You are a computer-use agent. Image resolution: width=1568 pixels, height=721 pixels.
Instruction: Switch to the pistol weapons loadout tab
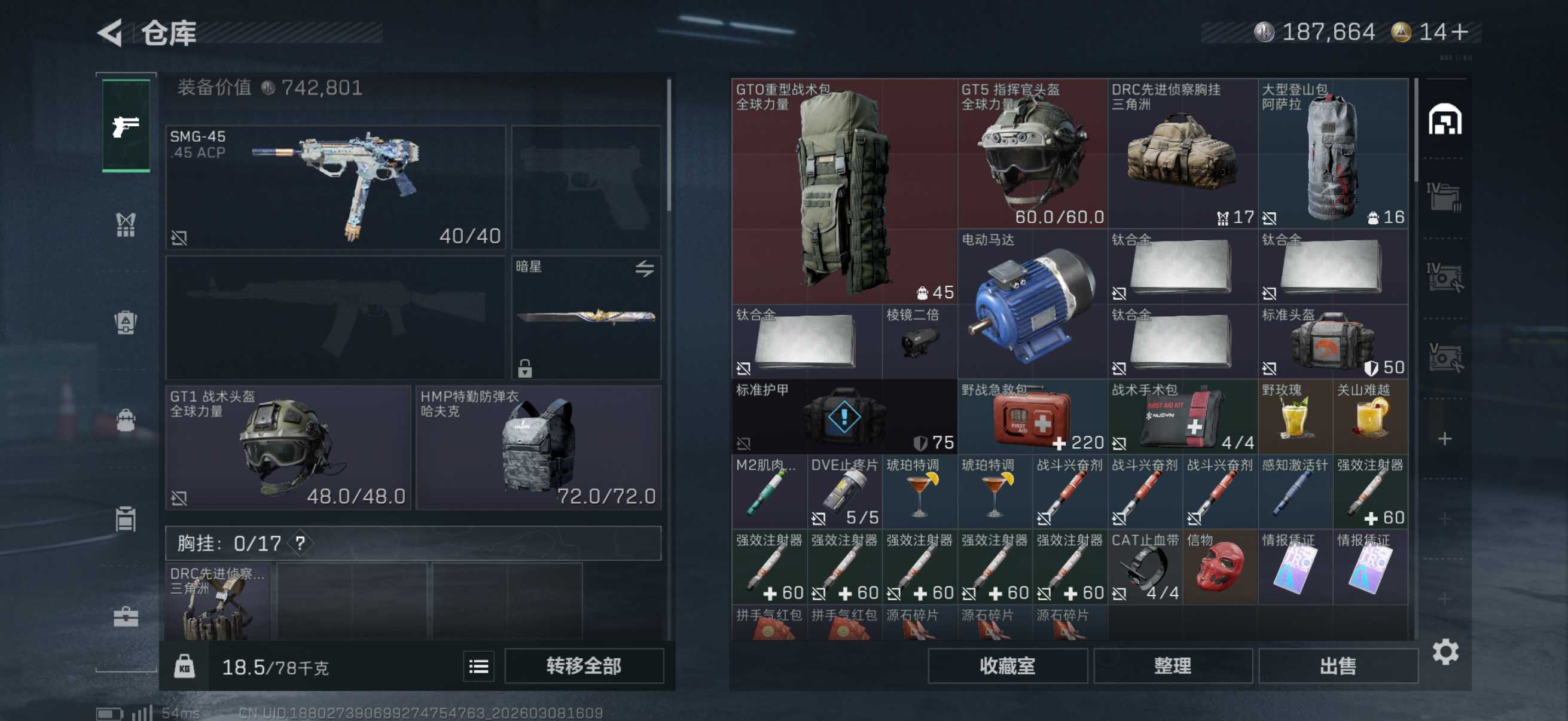coord(126,126)
